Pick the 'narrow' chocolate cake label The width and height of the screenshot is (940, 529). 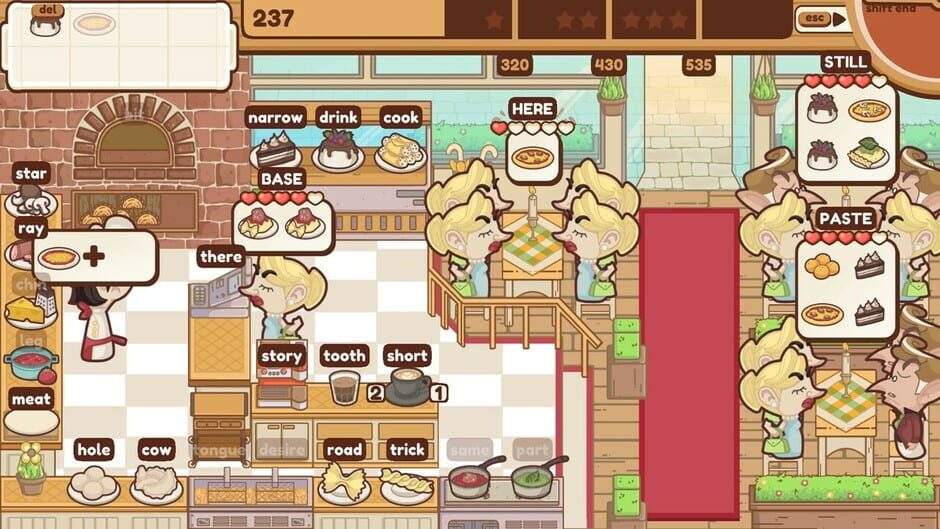(x=275, y=117)
